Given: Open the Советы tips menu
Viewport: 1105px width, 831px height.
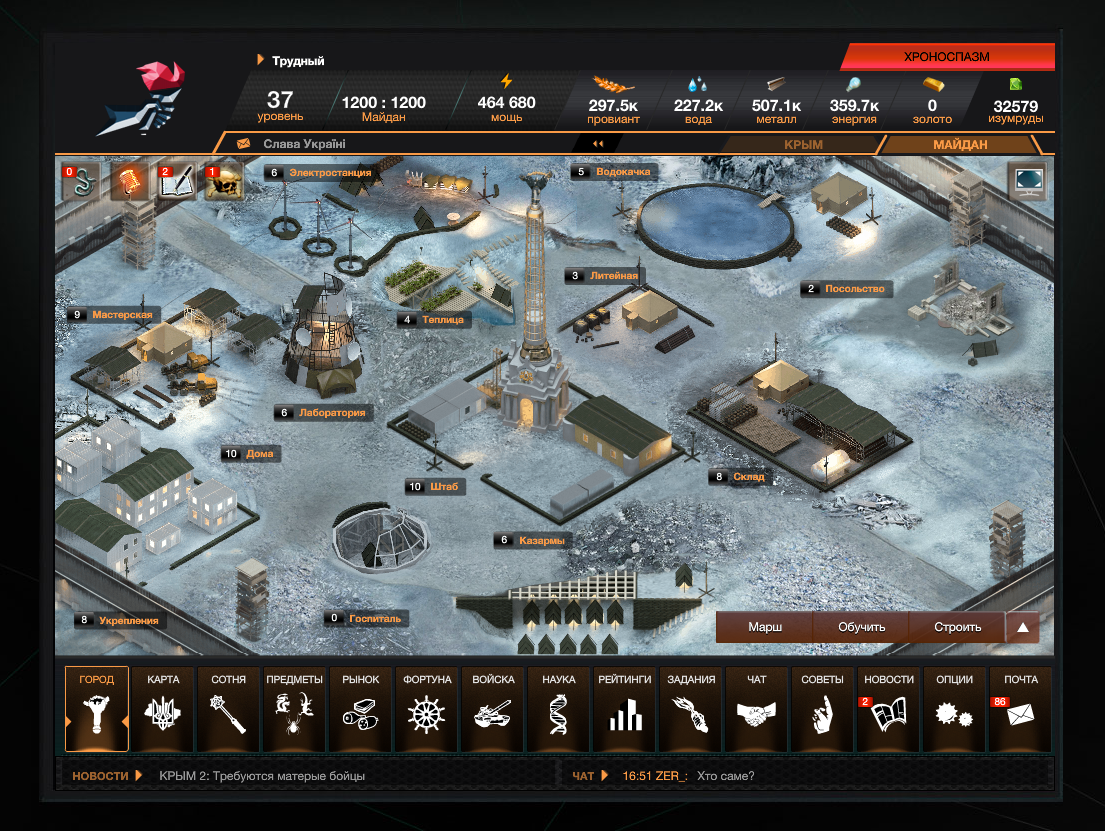Looking at the screenshot, I should point(823,709).
